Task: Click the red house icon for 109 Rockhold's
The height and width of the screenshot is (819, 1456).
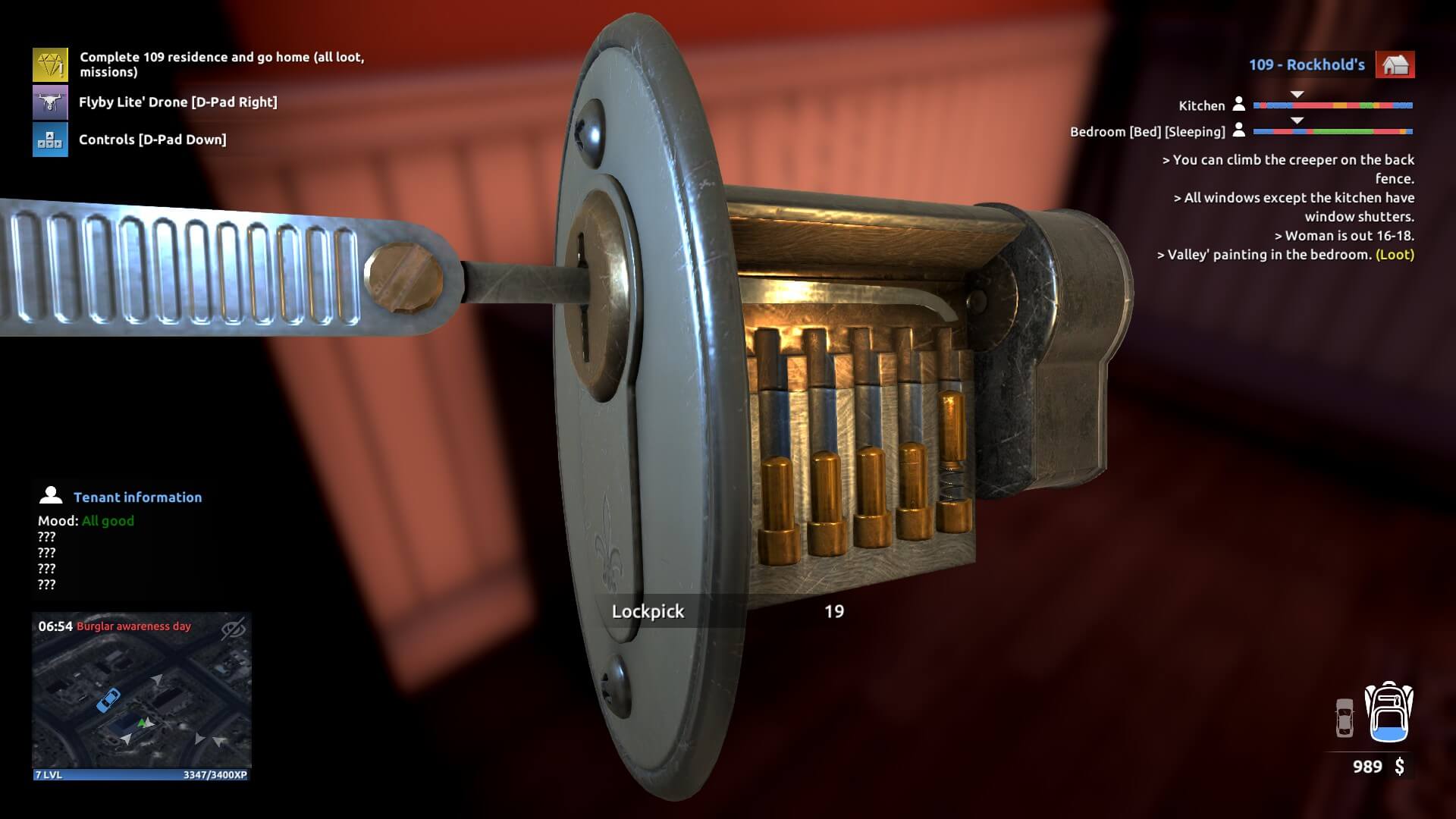Action: coord(1395,64)
